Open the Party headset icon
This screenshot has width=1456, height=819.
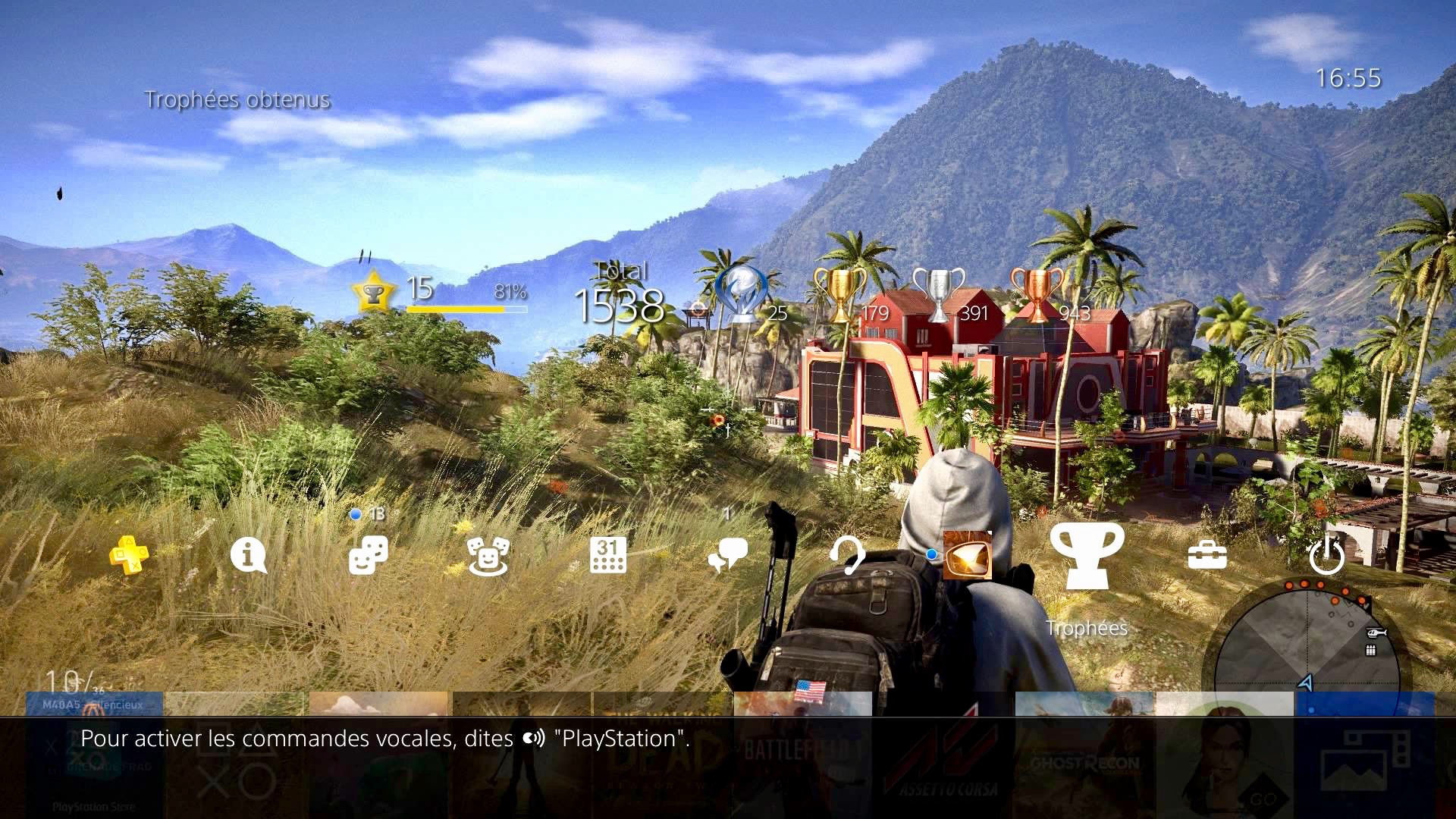pyautogui.click(x=847, y=556)
